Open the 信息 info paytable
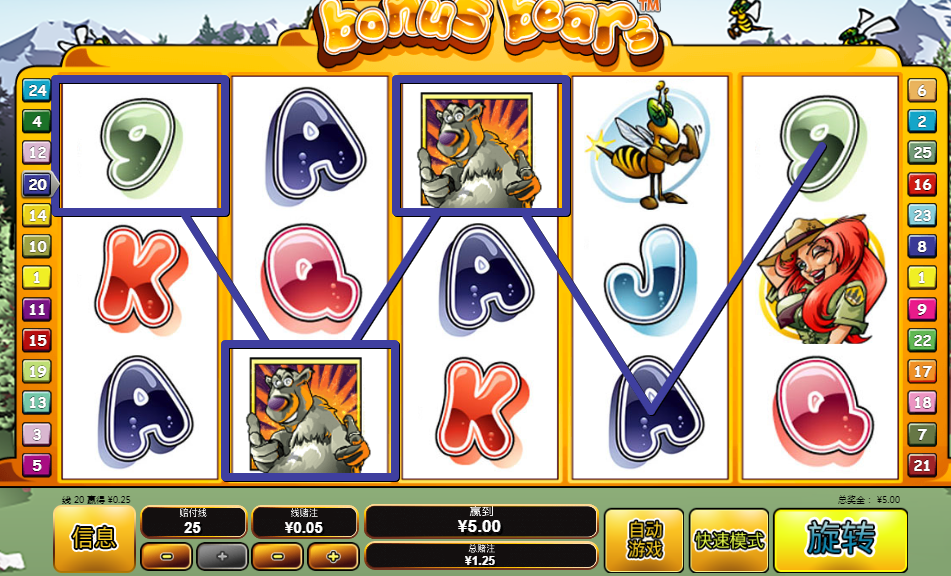951x576 pixels. coord(94,539)
